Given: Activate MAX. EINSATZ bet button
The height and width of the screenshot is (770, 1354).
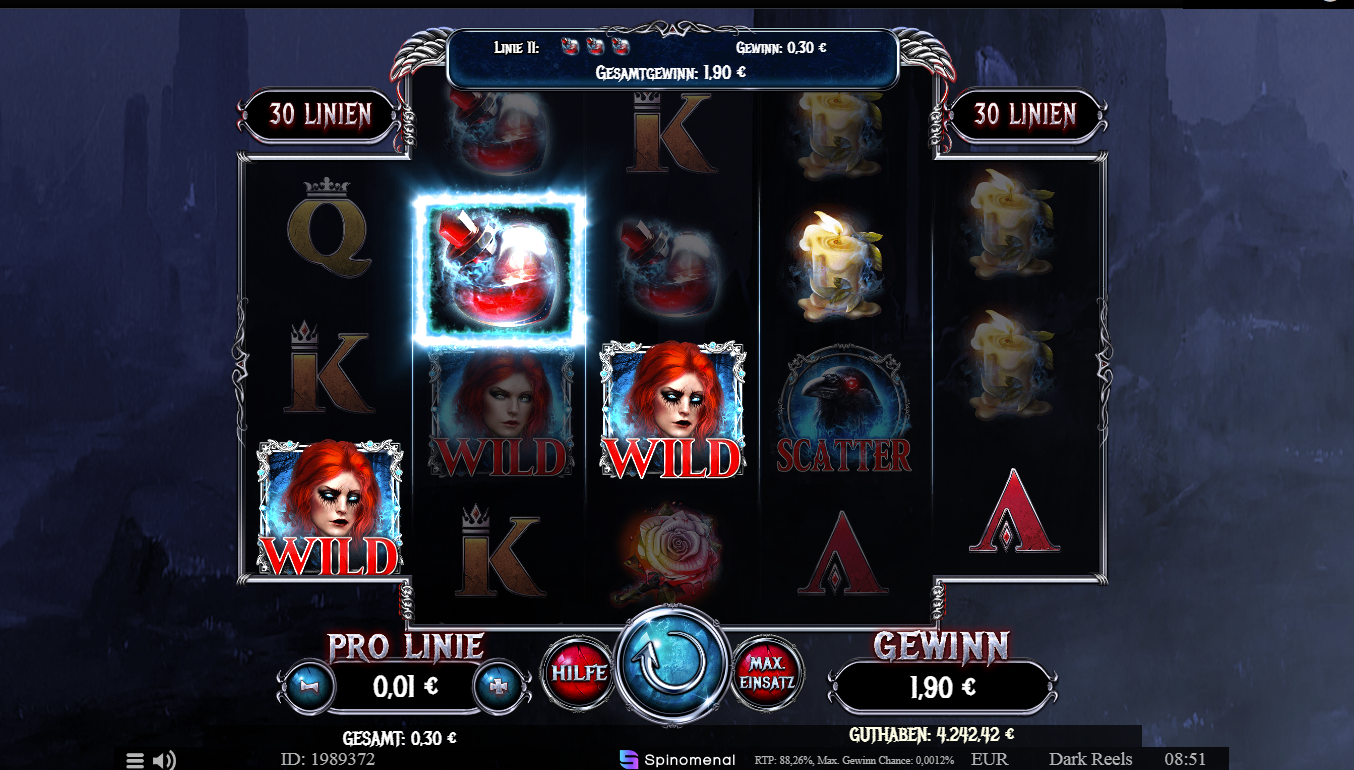Looking at the screenshot, I should pyautogui.click(x=766, y=673).
